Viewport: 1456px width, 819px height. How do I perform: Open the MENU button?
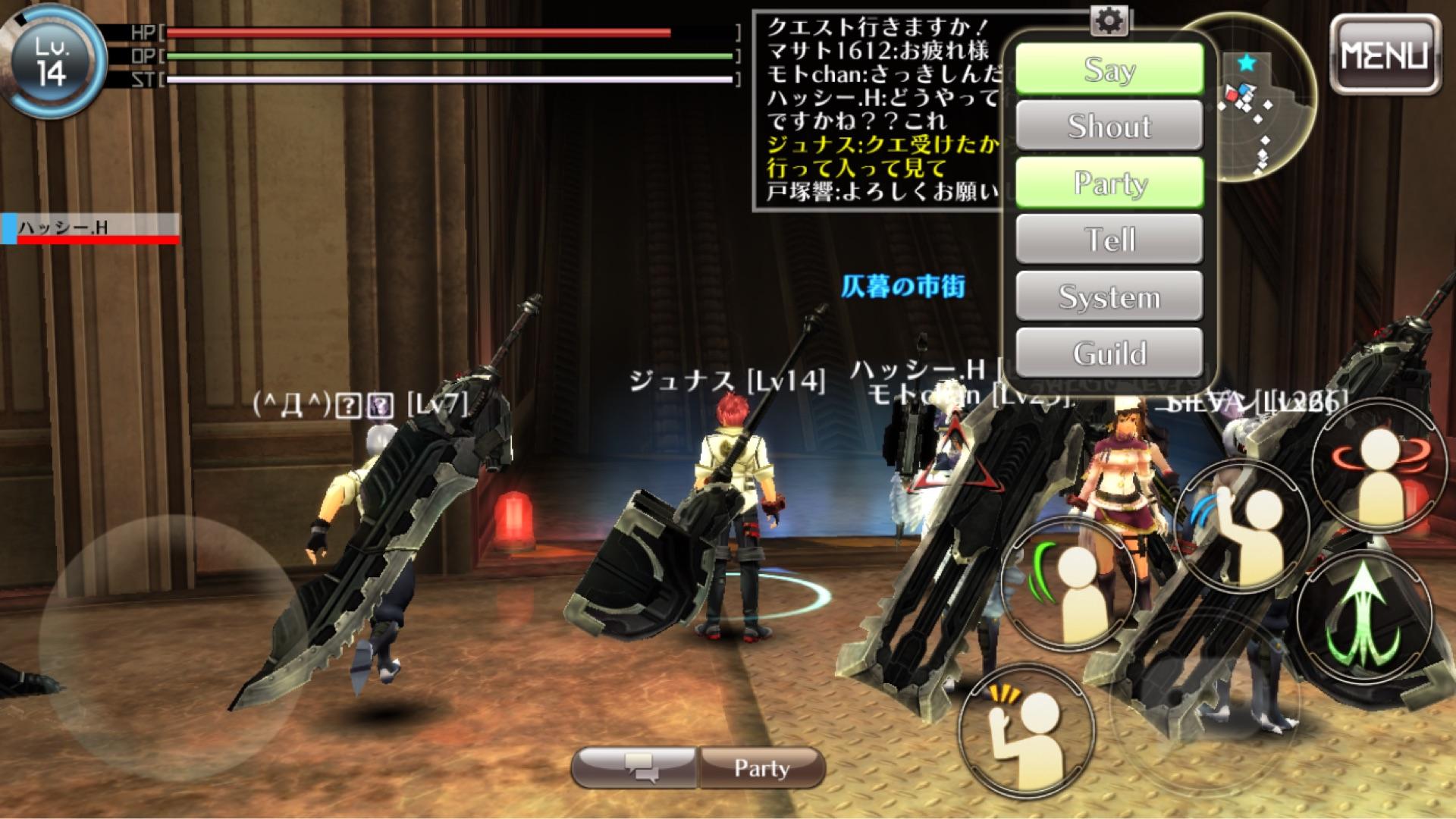pos(1385,55)
